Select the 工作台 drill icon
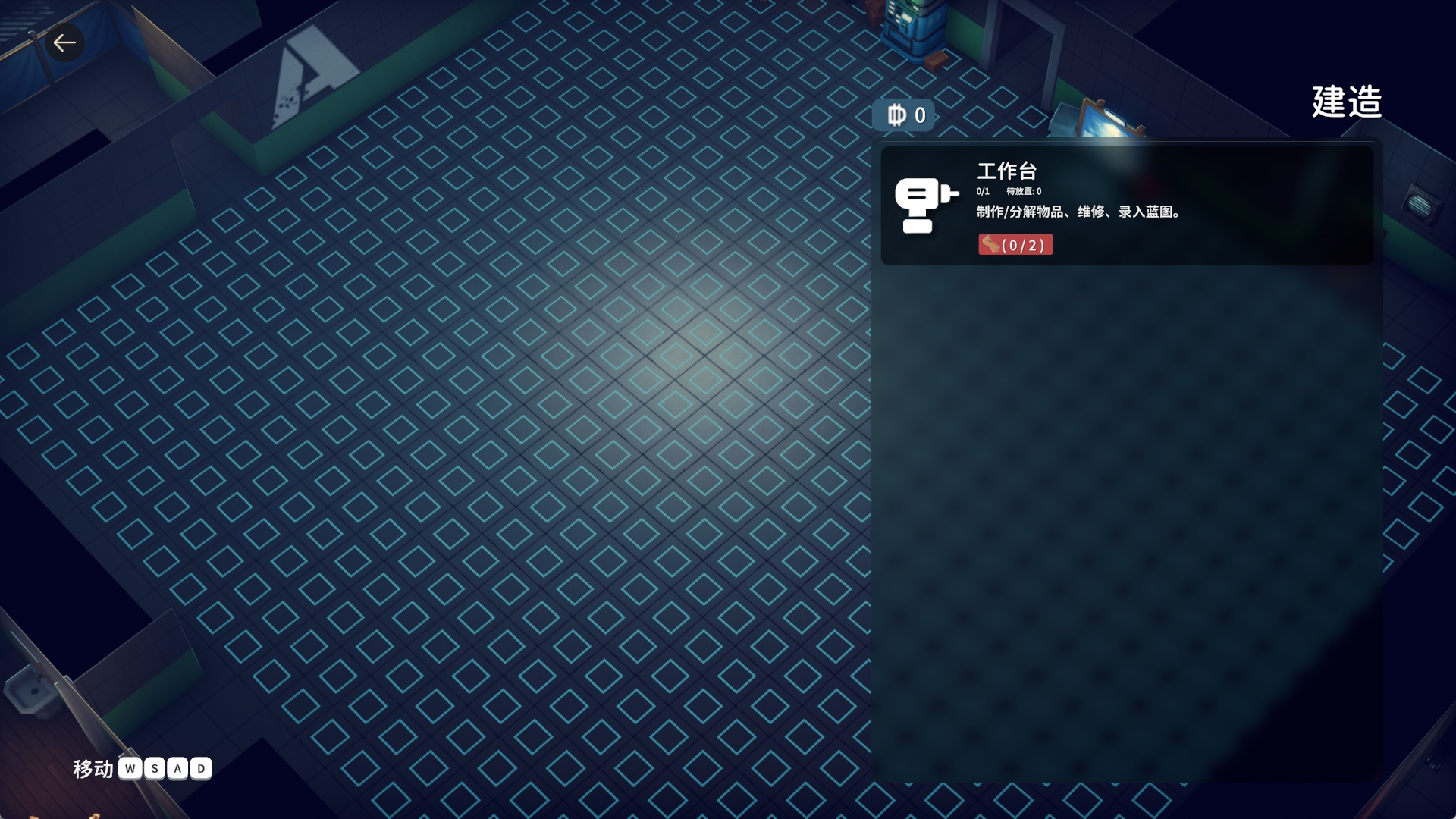The width and height of the screenshot is (1456, 819). click(x=922, y=203)
